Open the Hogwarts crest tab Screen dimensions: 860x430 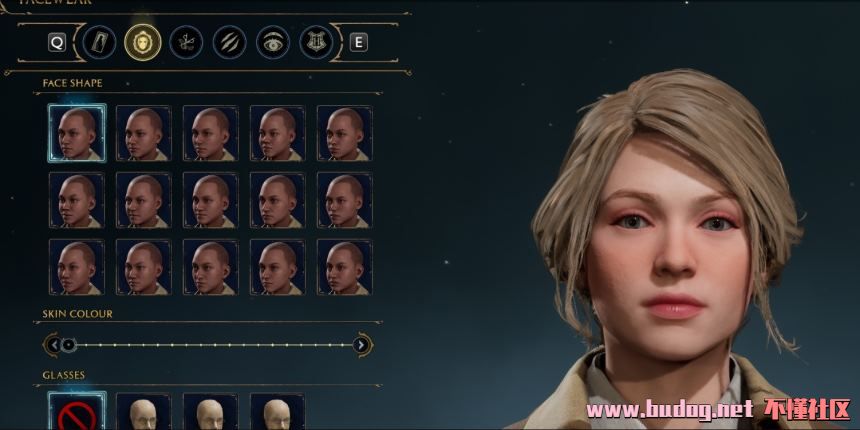[315, 42]
